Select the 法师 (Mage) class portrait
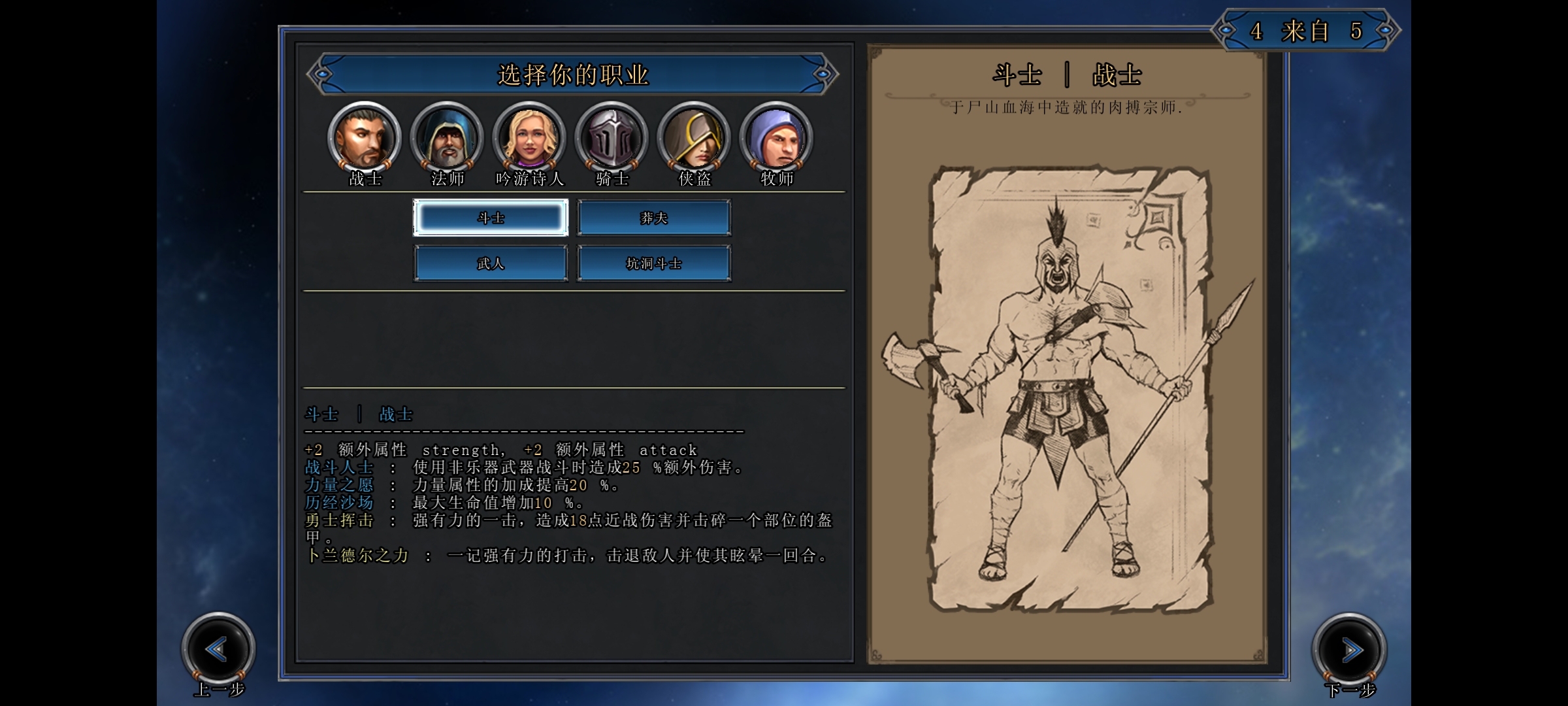This screenshot has width=1568, height=706. click(x=447, y=137)
